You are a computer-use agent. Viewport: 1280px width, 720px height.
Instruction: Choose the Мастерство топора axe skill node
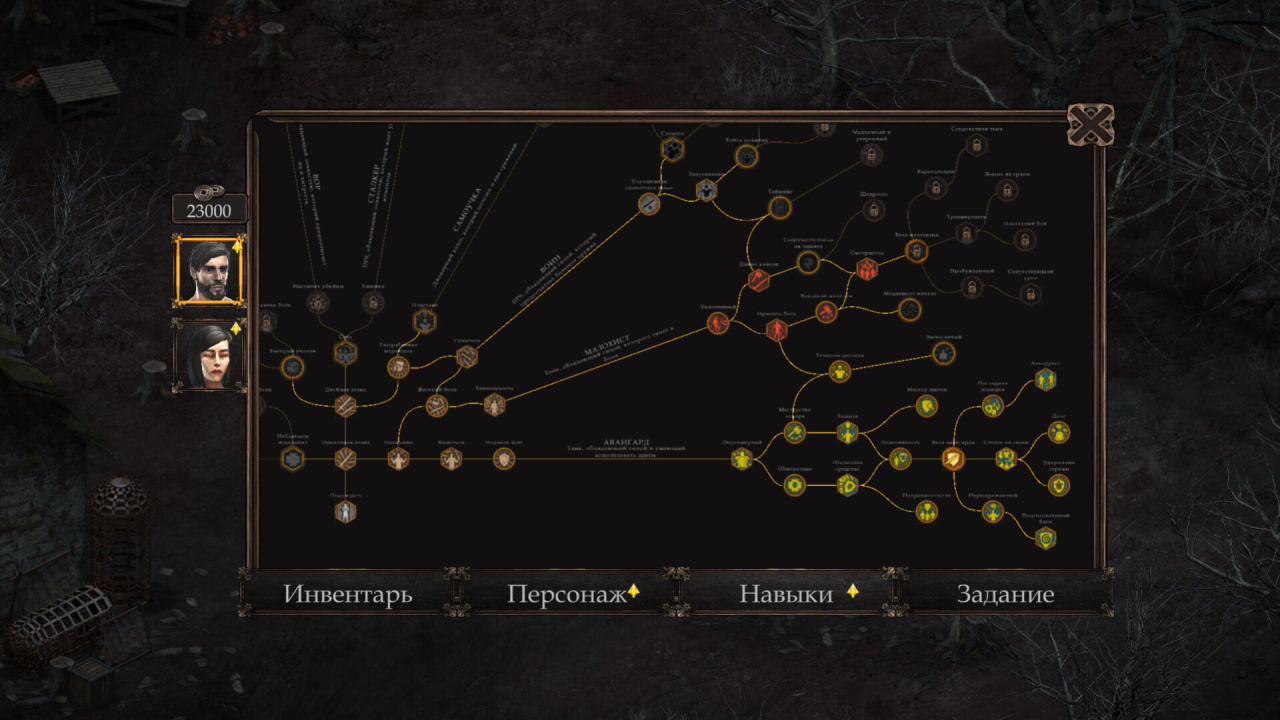(x=794, y=432)
